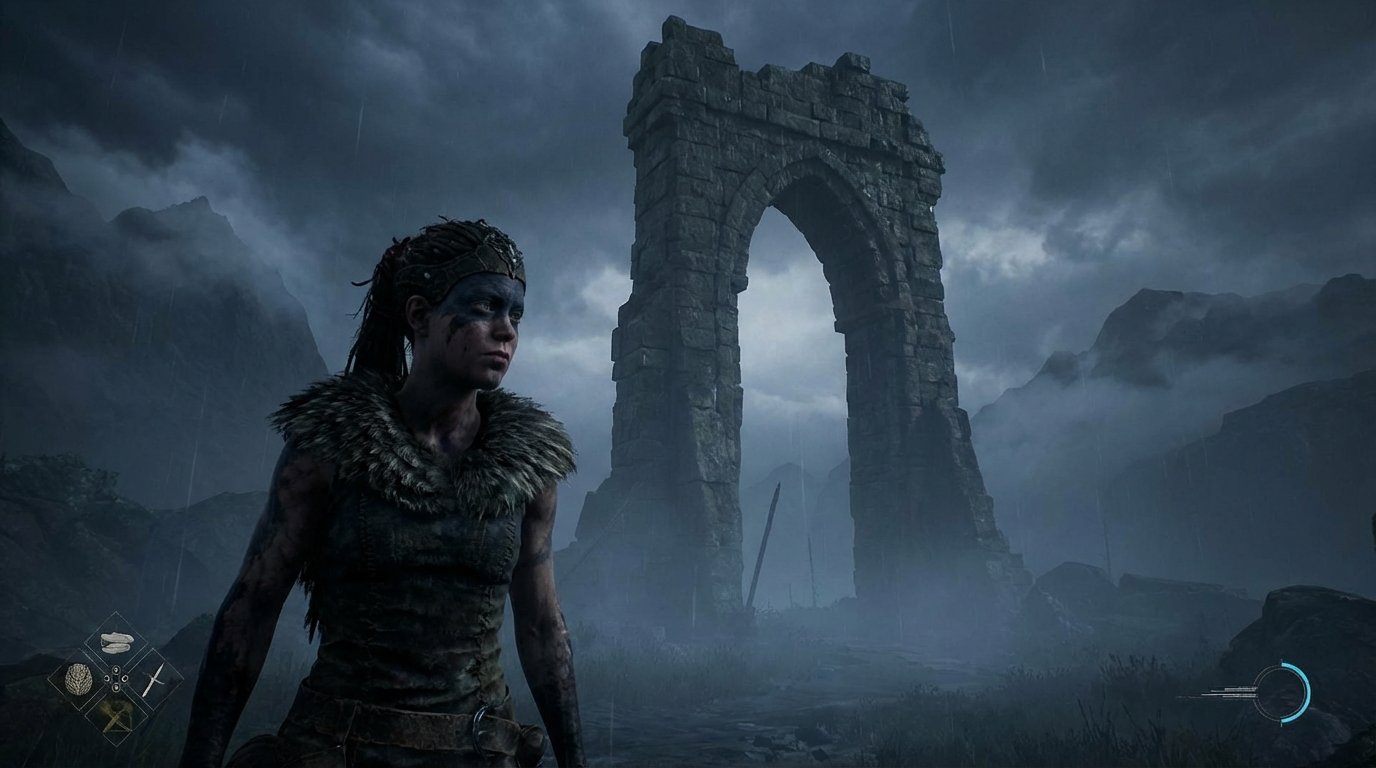The width and height of the screenshot is (1376, 768).
Task: Select the axe icon in the bottom diamond slot
Action: 116,716
